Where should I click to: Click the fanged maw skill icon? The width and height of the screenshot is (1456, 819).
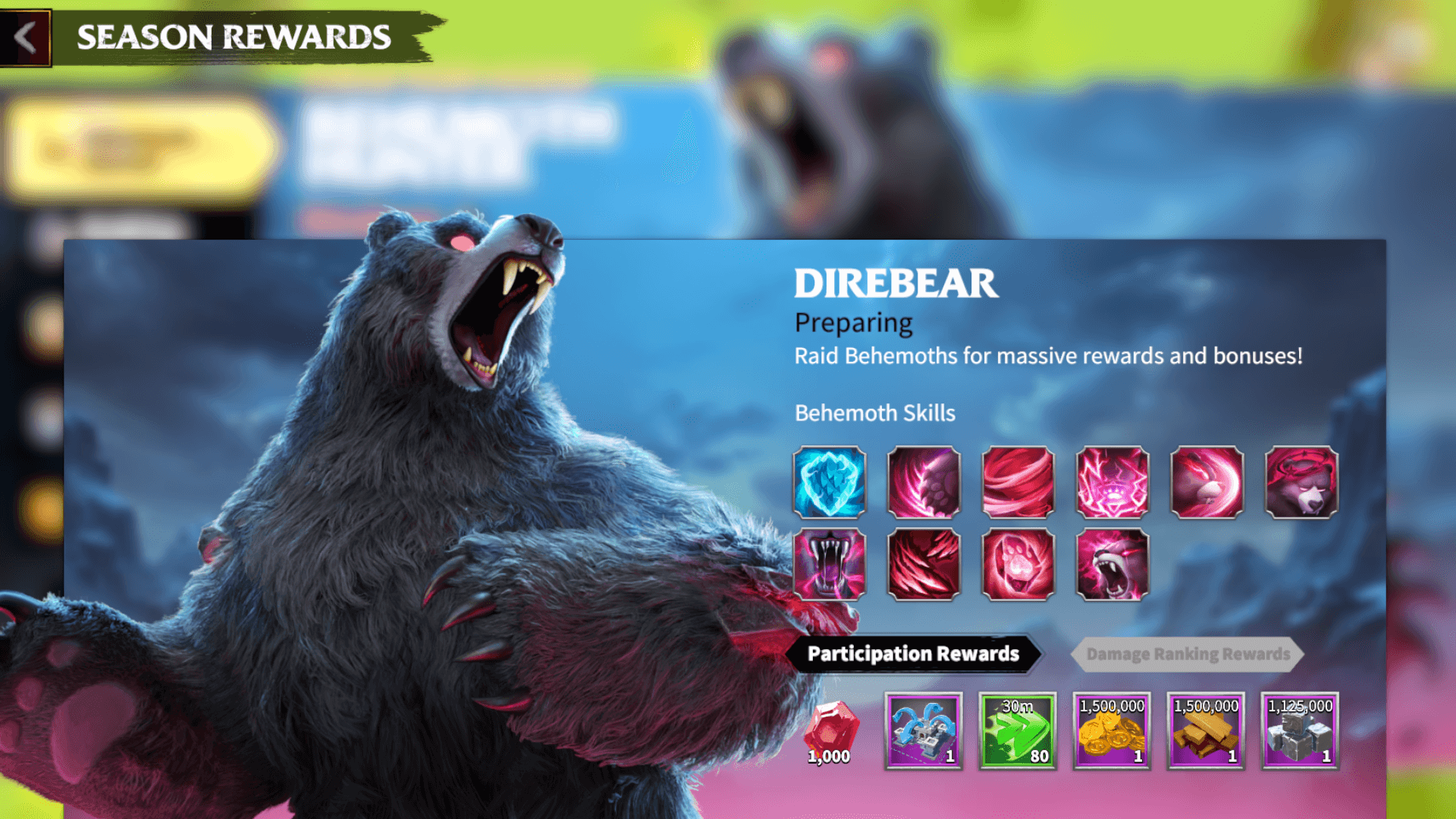[x=830, y=565]
